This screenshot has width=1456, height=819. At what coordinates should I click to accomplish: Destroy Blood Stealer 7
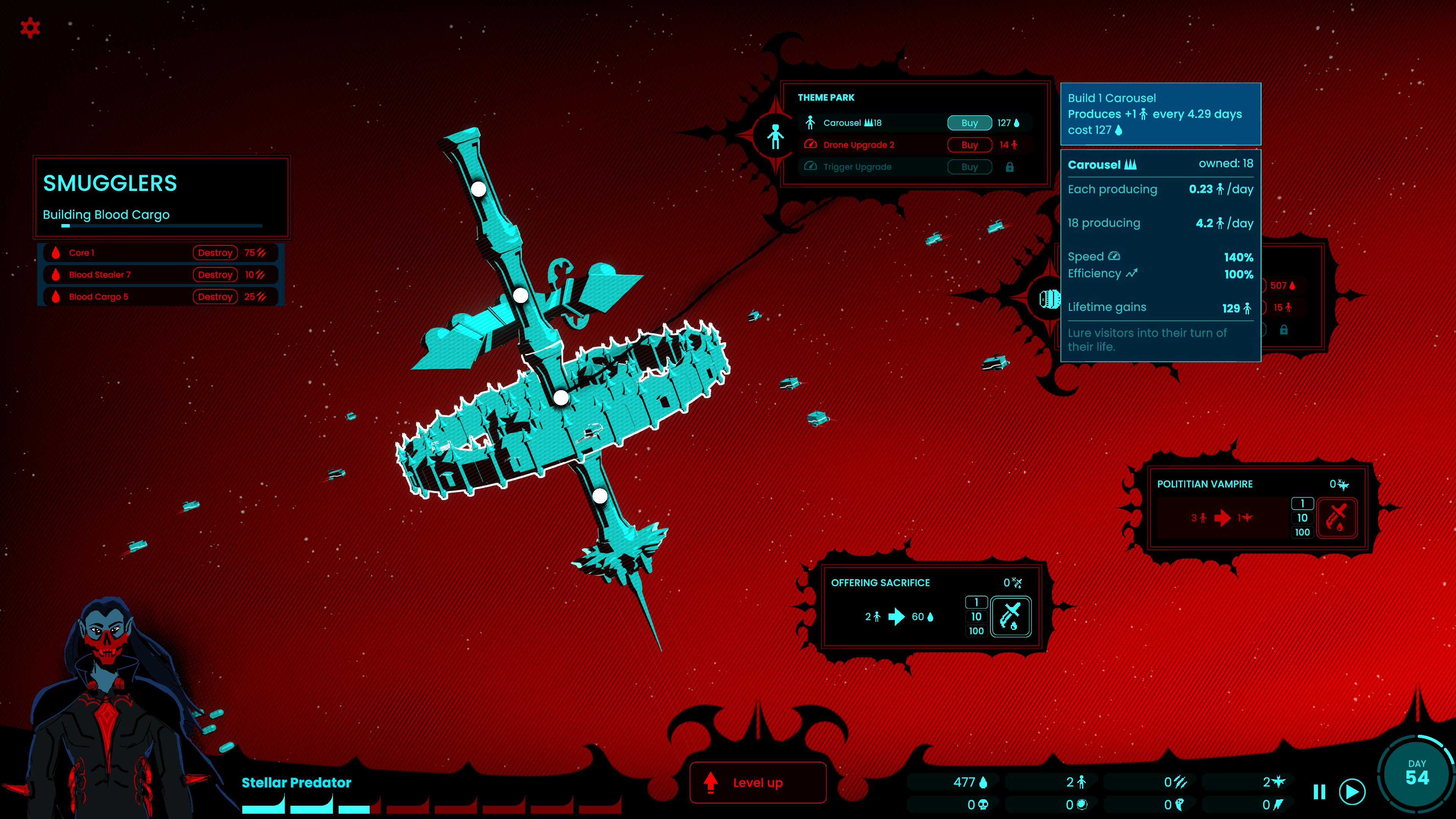click(x=215, y=275)
